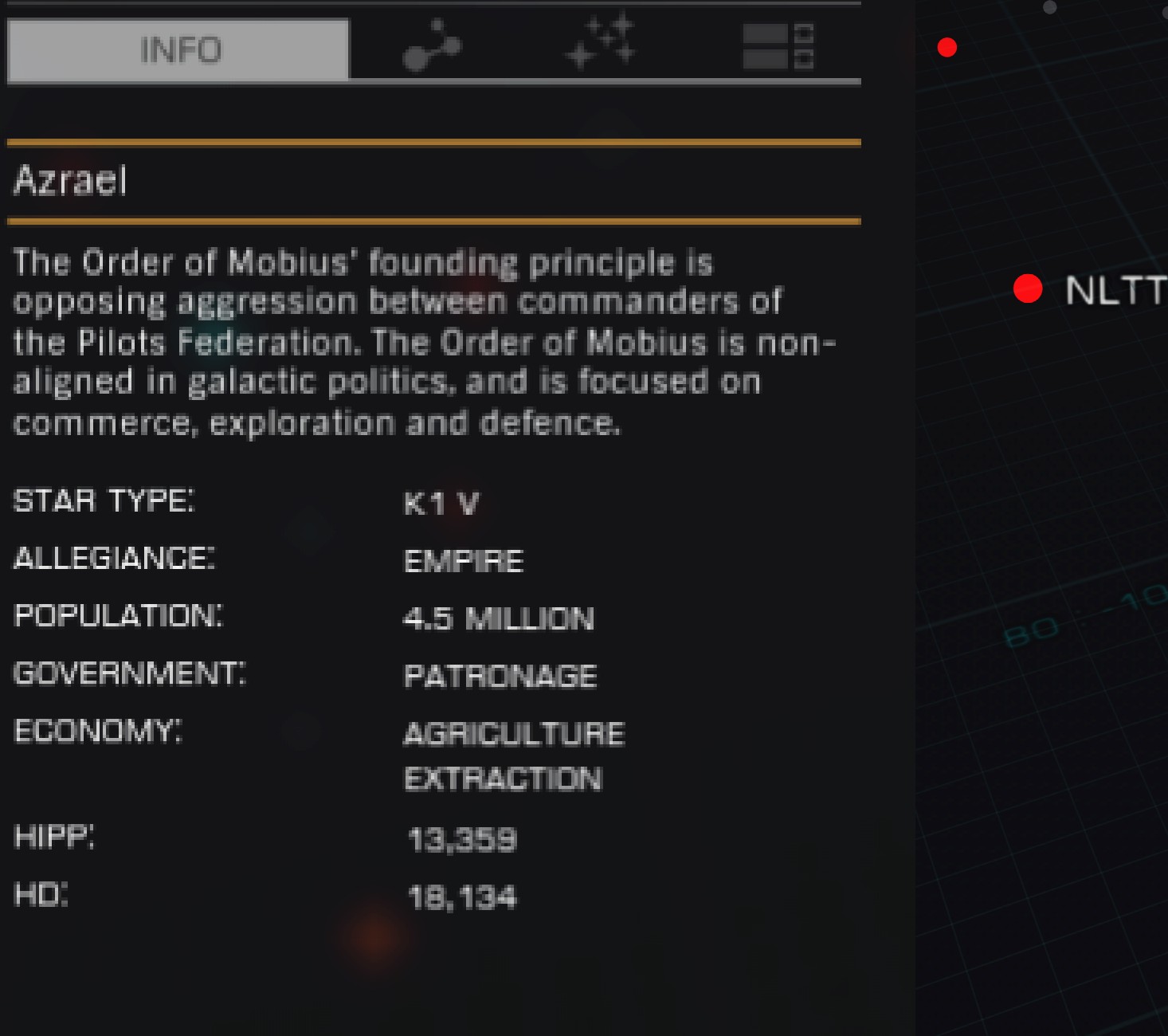
Task: Select the red NLTT star marker
Action: [1029, 288]
